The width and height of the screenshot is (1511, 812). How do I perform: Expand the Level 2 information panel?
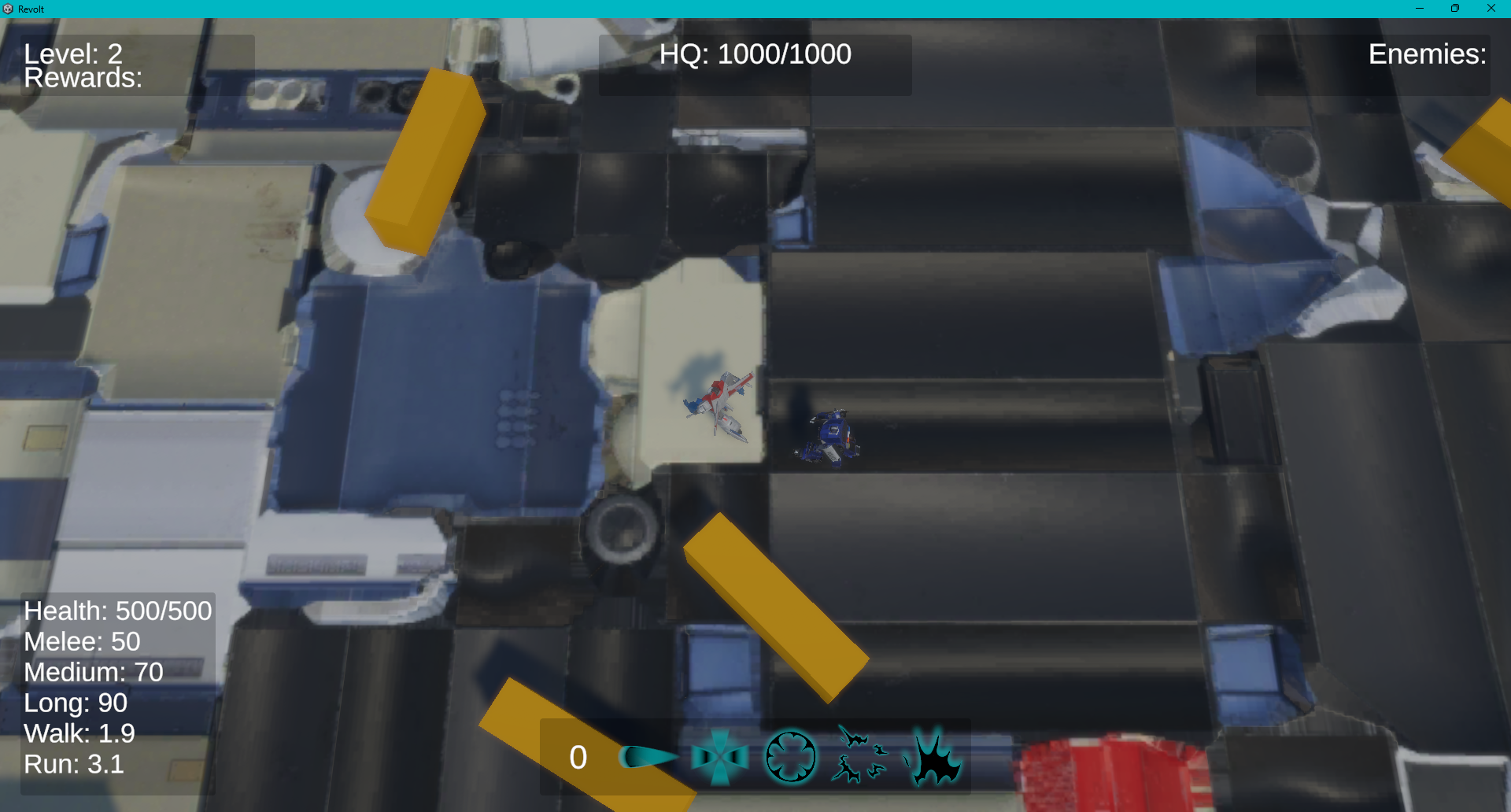click(72, 54)
